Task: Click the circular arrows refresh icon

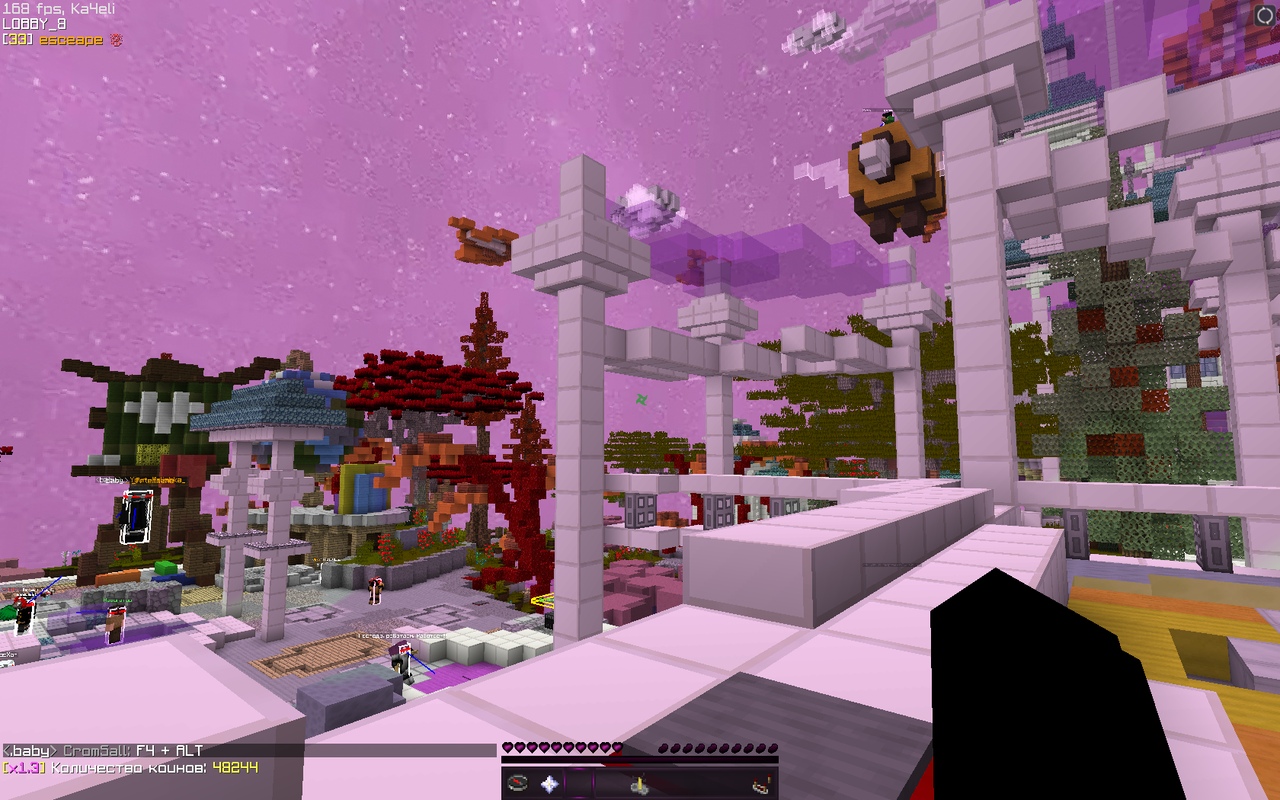Action: pyautogui.click(x=1265, y=14)
